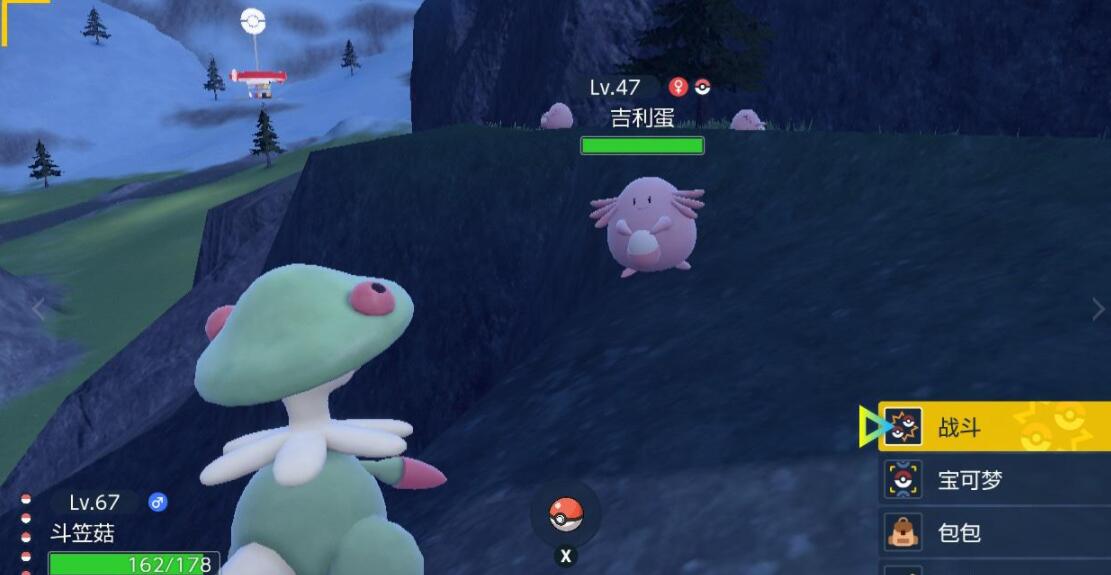Click the Poké Ball throw icon

(x=565, y=514)
